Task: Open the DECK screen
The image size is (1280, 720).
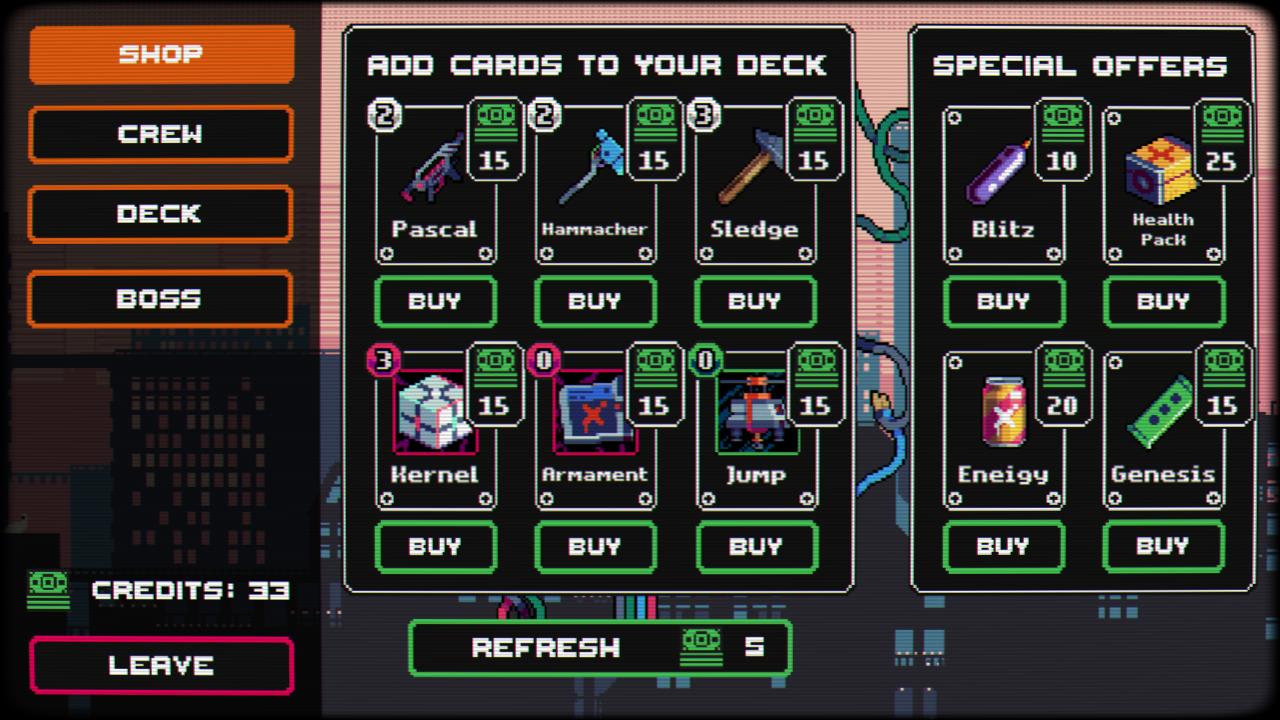Action: [161, 215]
